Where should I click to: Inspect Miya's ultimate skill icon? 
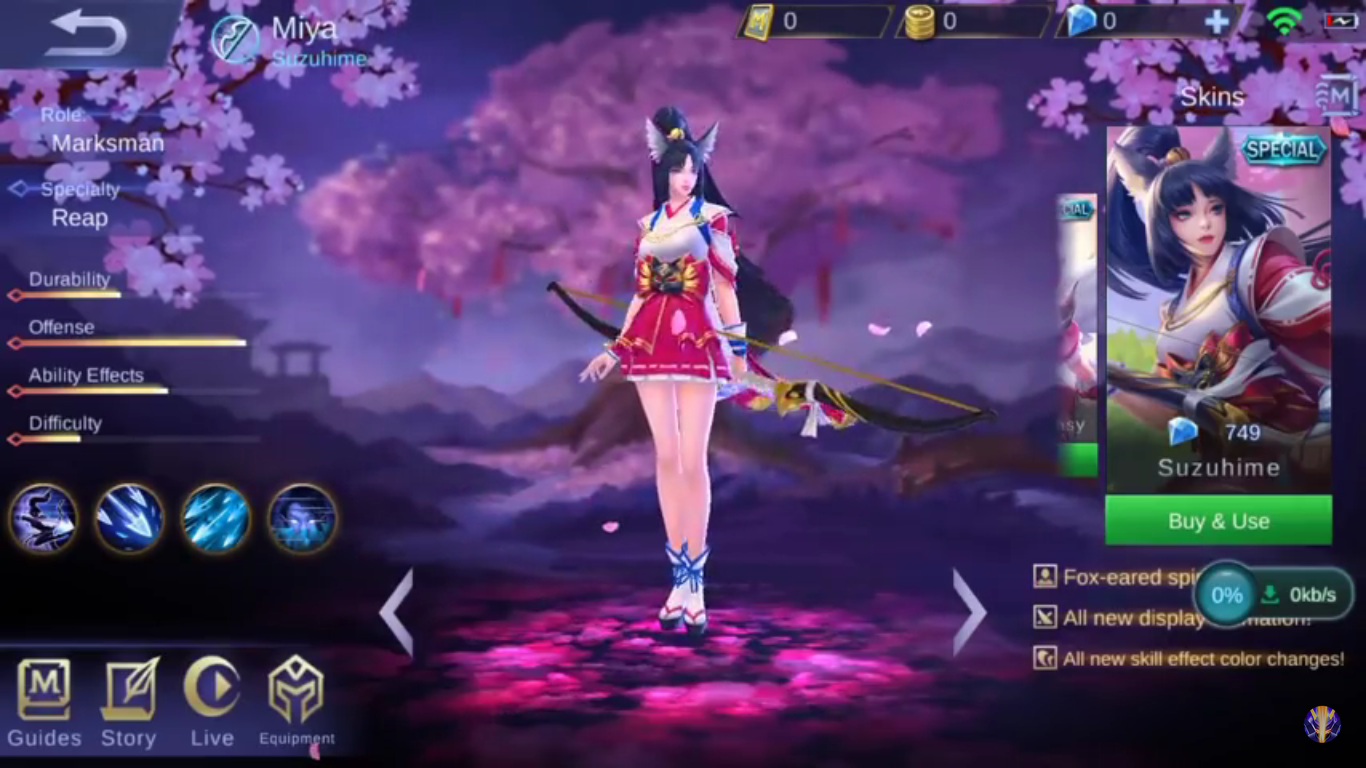[x=301, y=518]
